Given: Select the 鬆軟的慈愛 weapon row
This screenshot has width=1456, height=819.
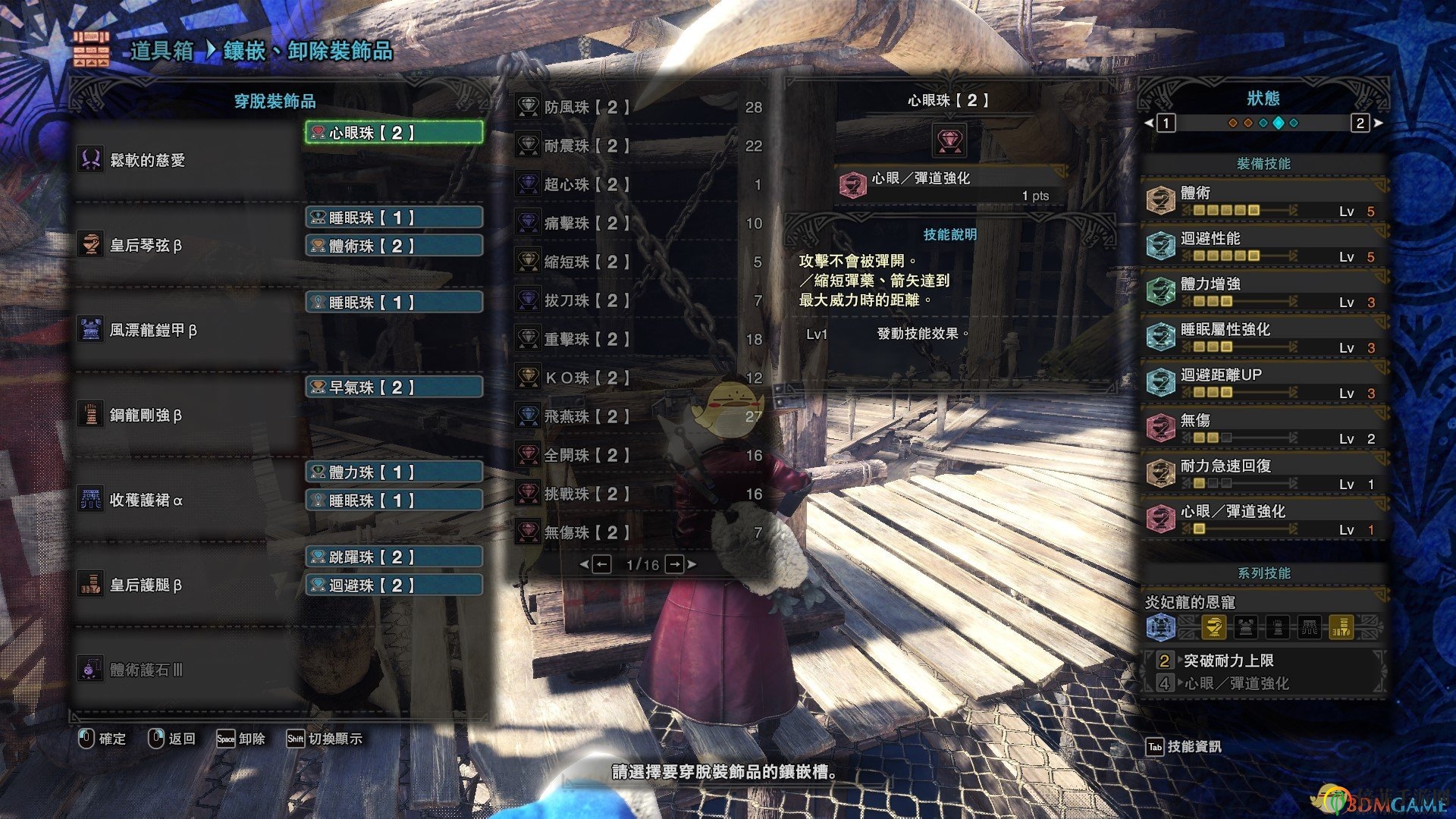Looking at the screenshot, I should click(x=186, y=160).
